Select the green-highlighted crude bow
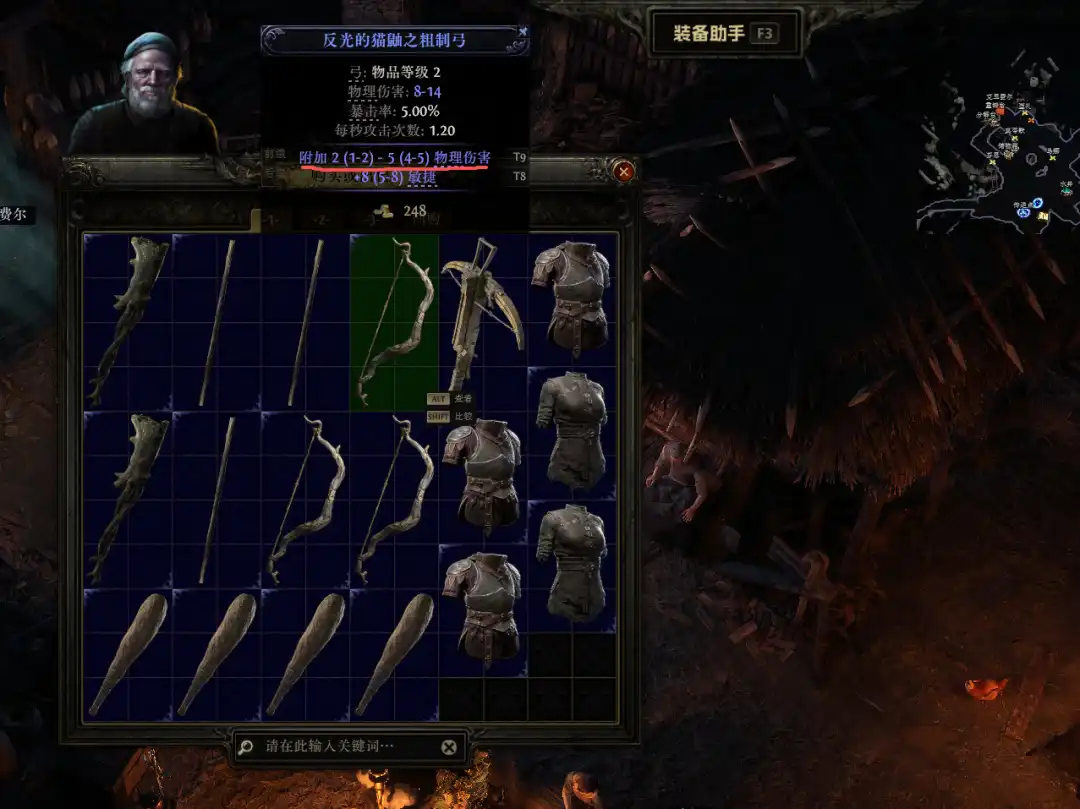Screen dimensions: 1080x809 click(x=394, y=322)
